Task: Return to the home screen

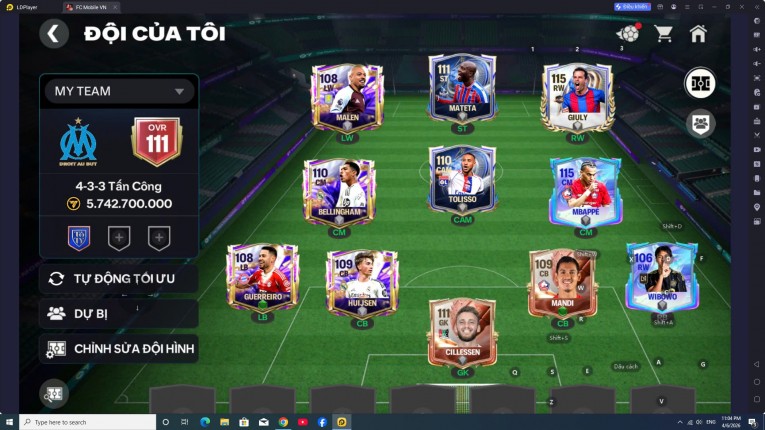Action: pos(698,34)
